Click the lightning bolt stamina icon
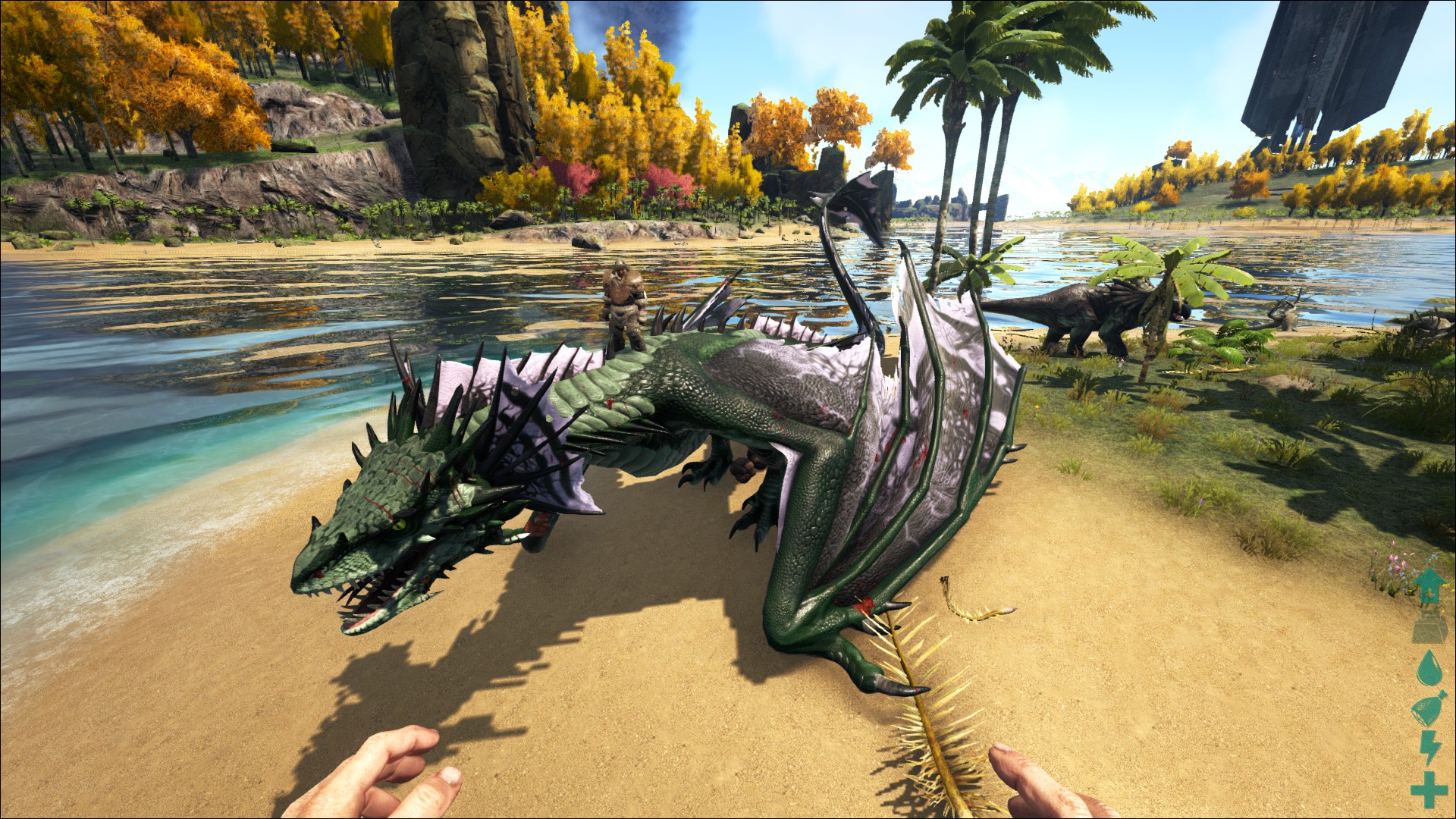The width and height of the screenshot is (1456, 819). (x=1429, y=749)
